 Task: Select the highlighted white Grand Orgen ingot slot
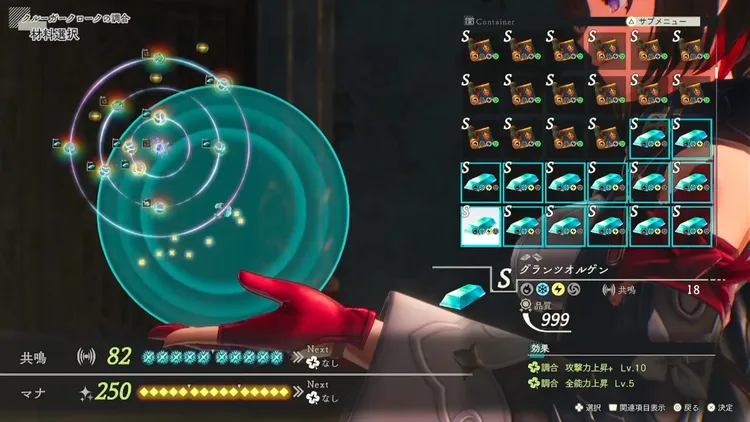[480, 225]
